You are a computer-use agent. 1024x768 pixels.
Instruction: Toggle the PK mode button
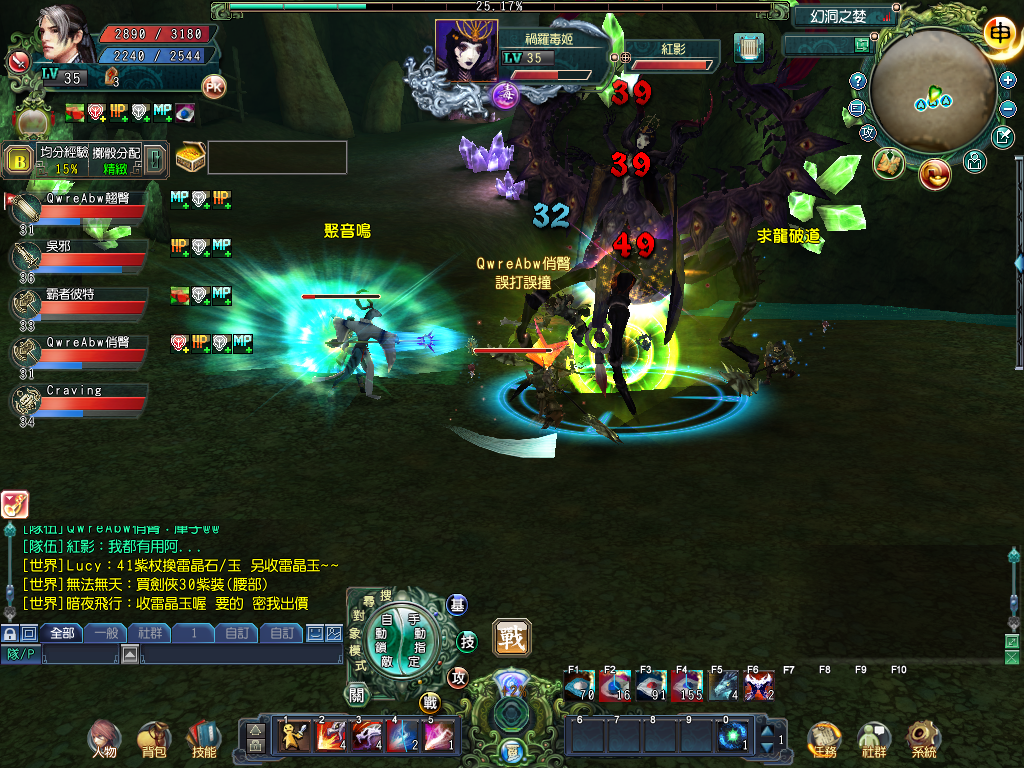point(213,86)
